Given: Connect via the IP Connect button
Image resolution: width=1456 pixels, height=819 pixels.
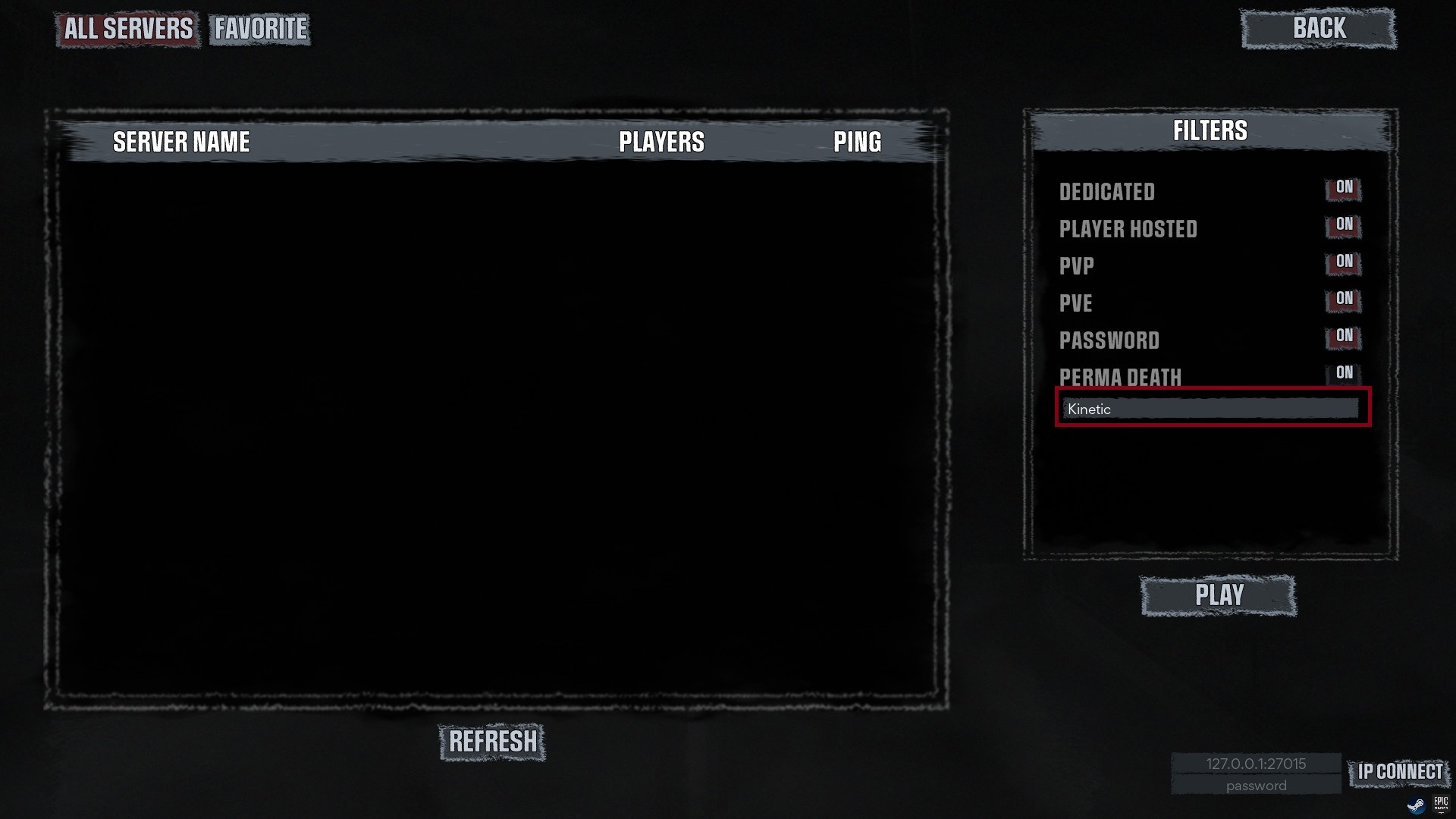Looking at the screenshot, I should [1400, 772].
